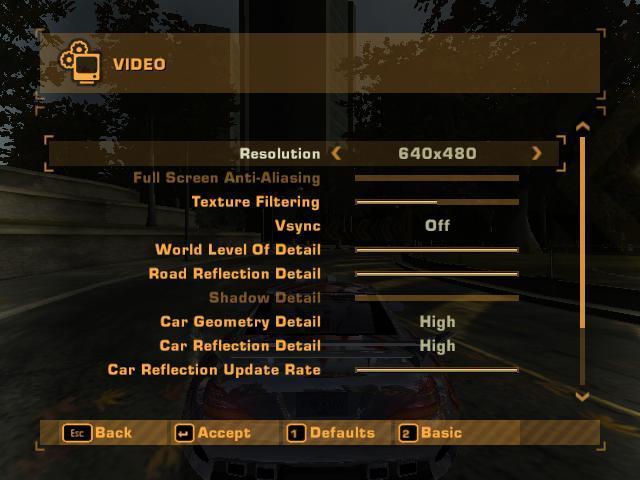Restore settings with the Defaults button
The width and height of the screenshot is (640, 480).
click(330, 433)
